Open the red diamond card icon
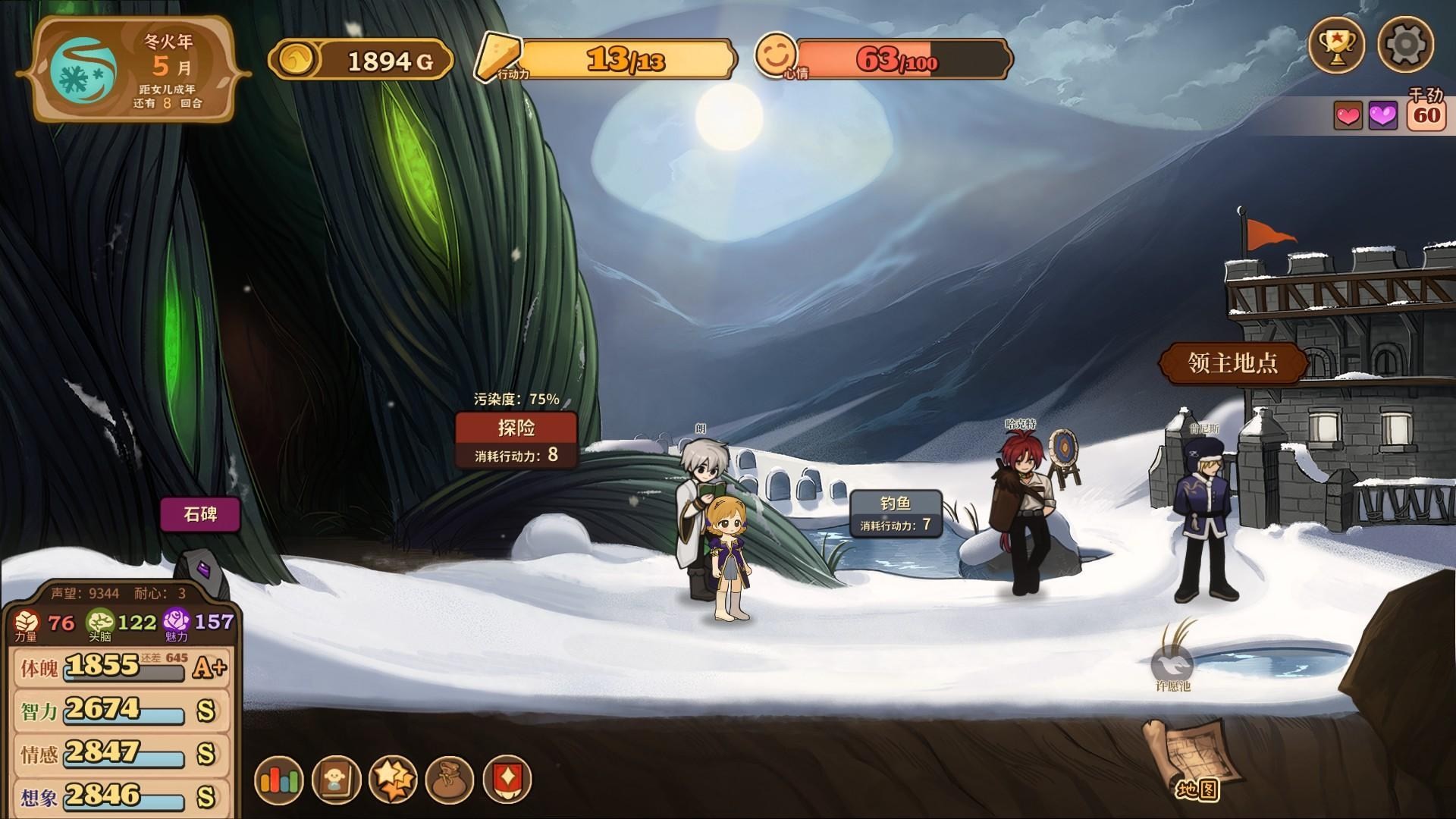Viewport: 1456px width, 819px height. (x=507, y=780)
